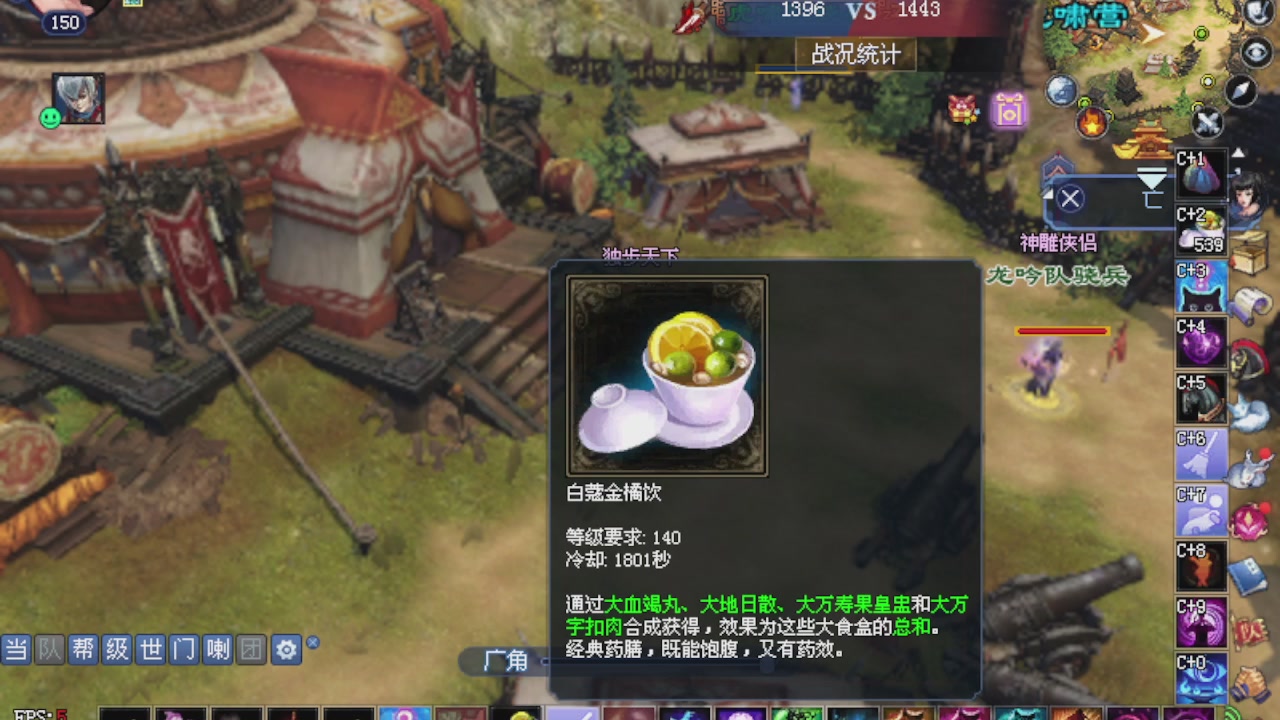Select the 喇 megaphone chat channel tab
The image size is (1280, 720).
(x=217, y=649)
